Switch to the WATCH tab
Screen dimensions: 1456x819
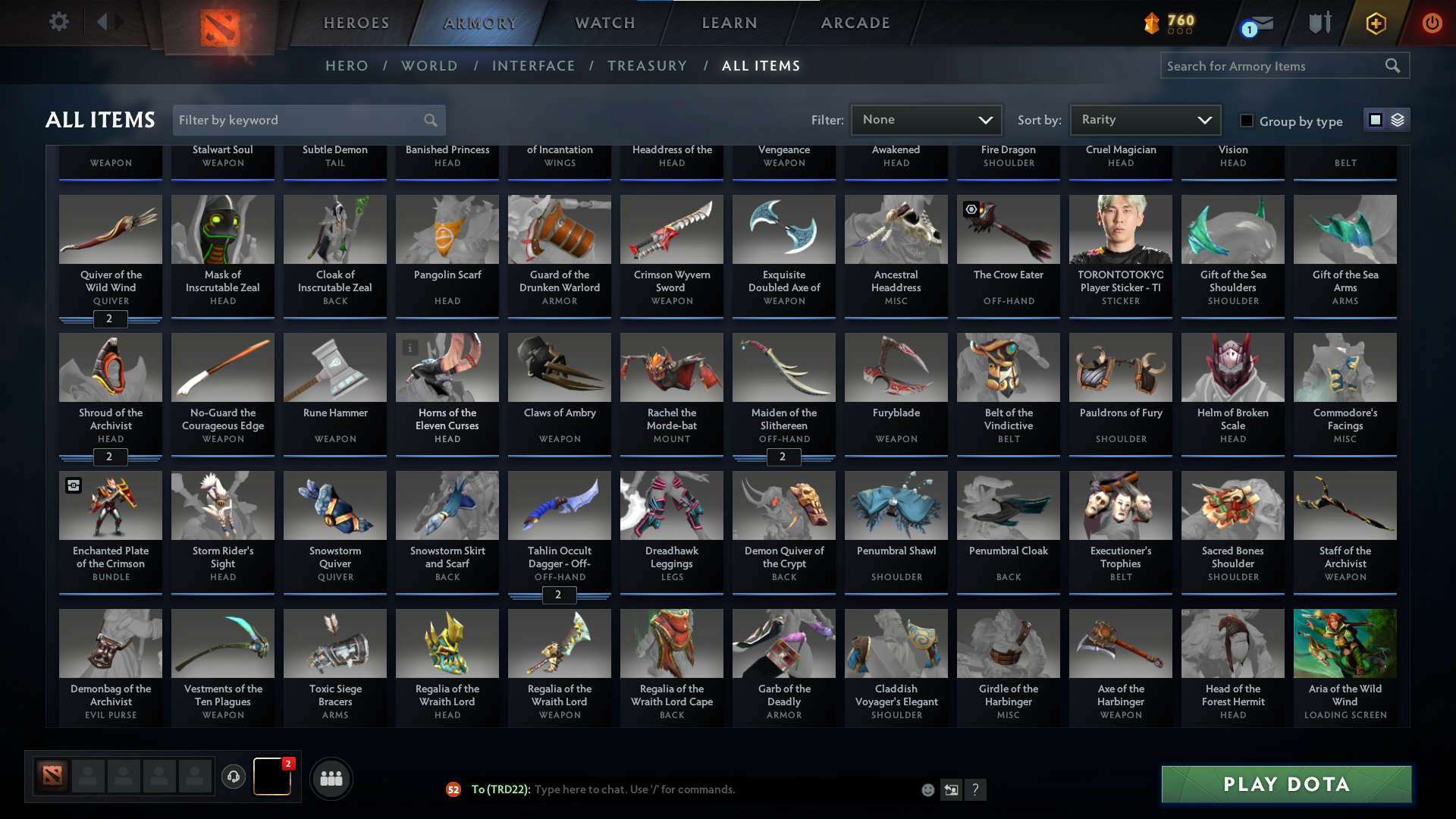point(604,23)
